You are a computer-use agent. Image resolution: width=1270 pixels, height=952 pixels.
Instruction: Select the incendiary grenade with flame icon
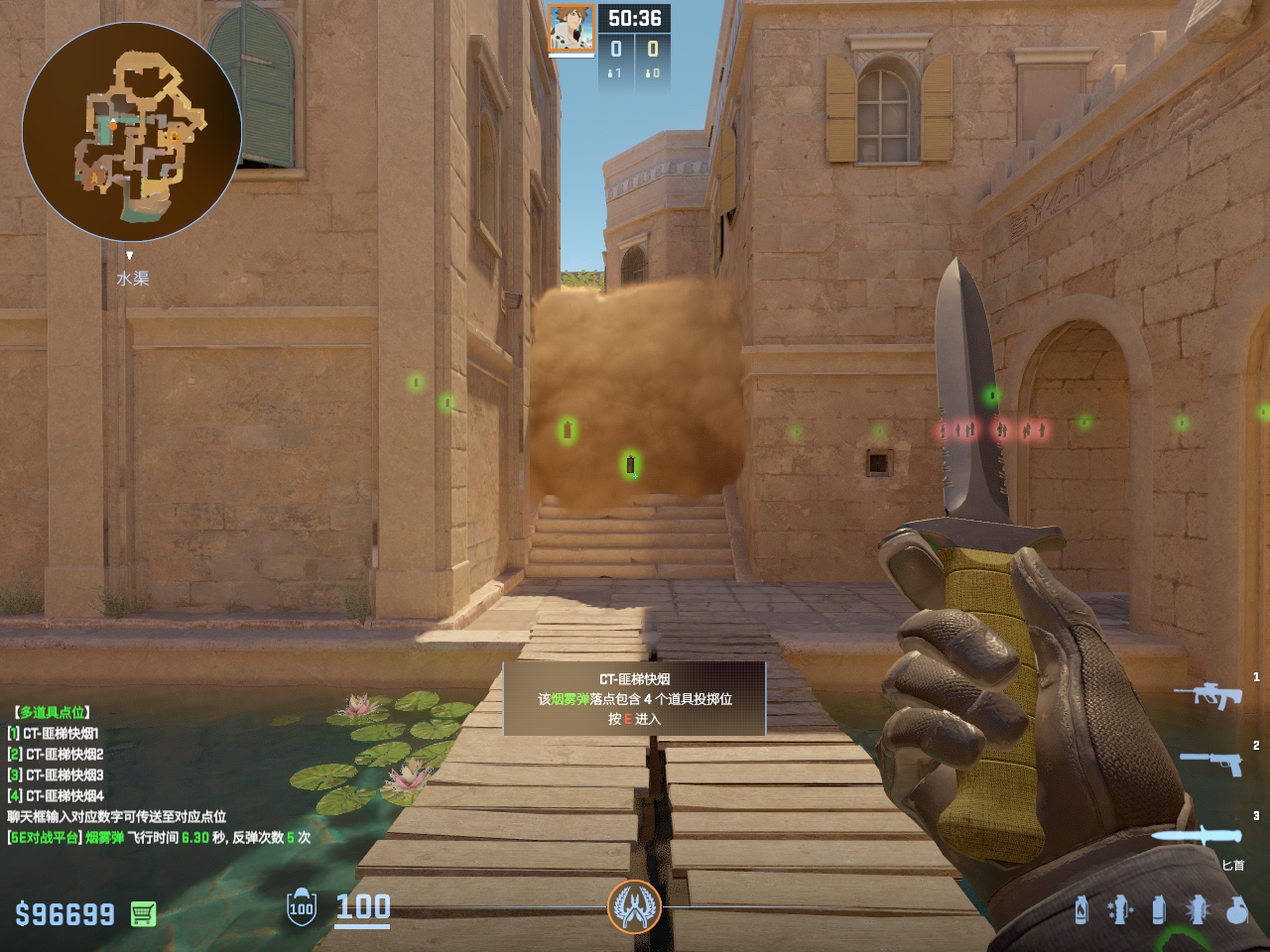pyautogui.click(x=1081, y=909)
